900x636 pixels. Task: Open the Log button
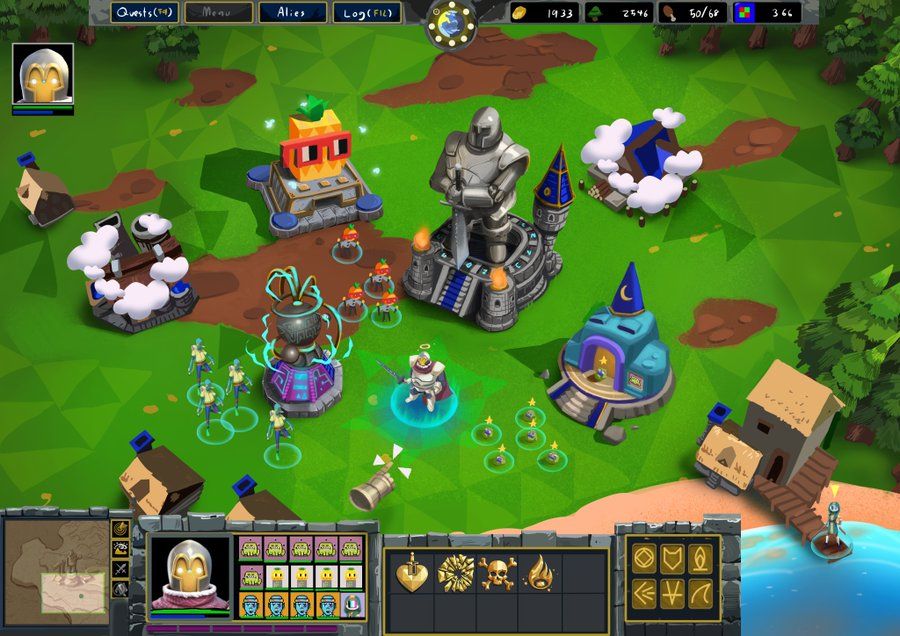coord(367,13)
